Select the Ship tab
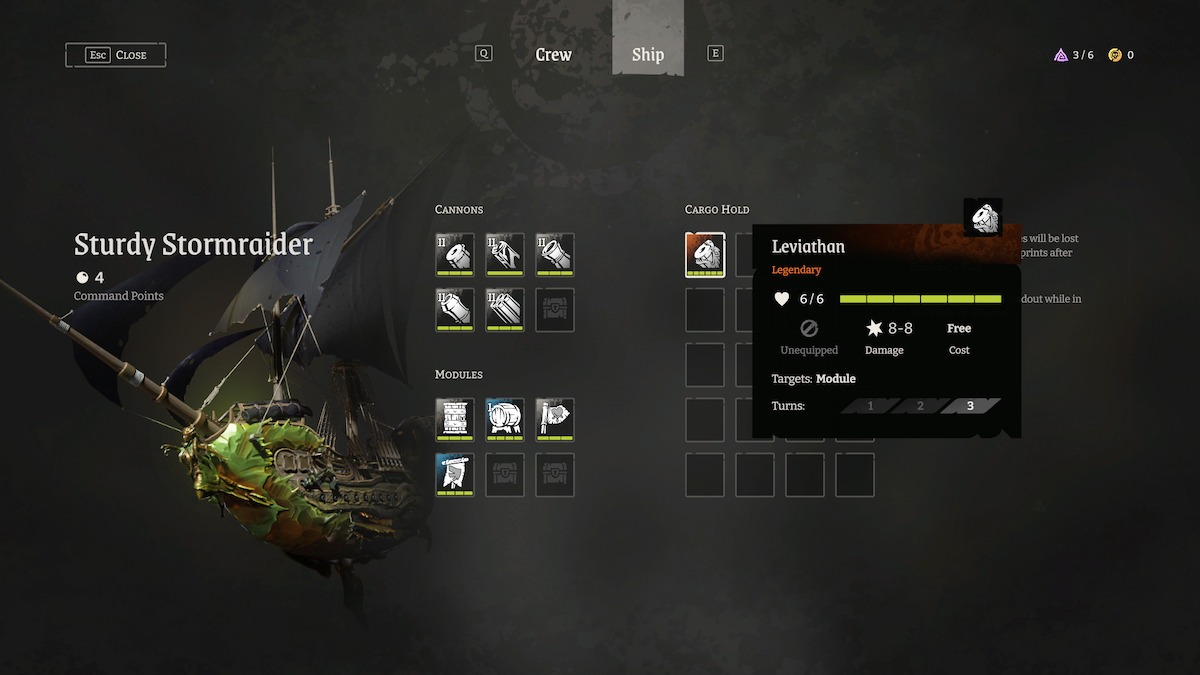This screenshot has width=1200, height=675. point(647,55)
